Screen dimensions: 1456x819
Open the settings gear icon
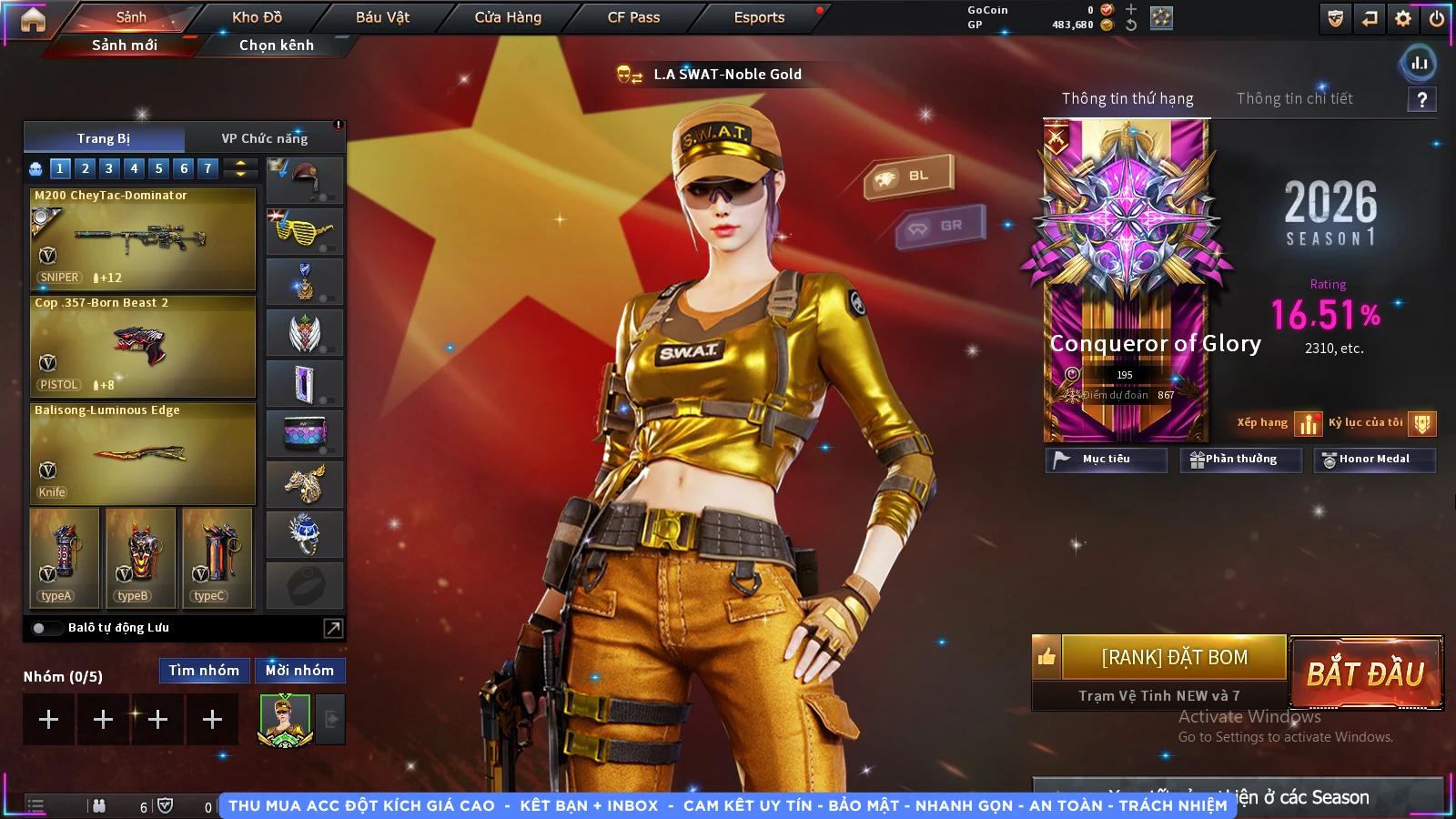pyautogui.click(x=1403, y=18)
